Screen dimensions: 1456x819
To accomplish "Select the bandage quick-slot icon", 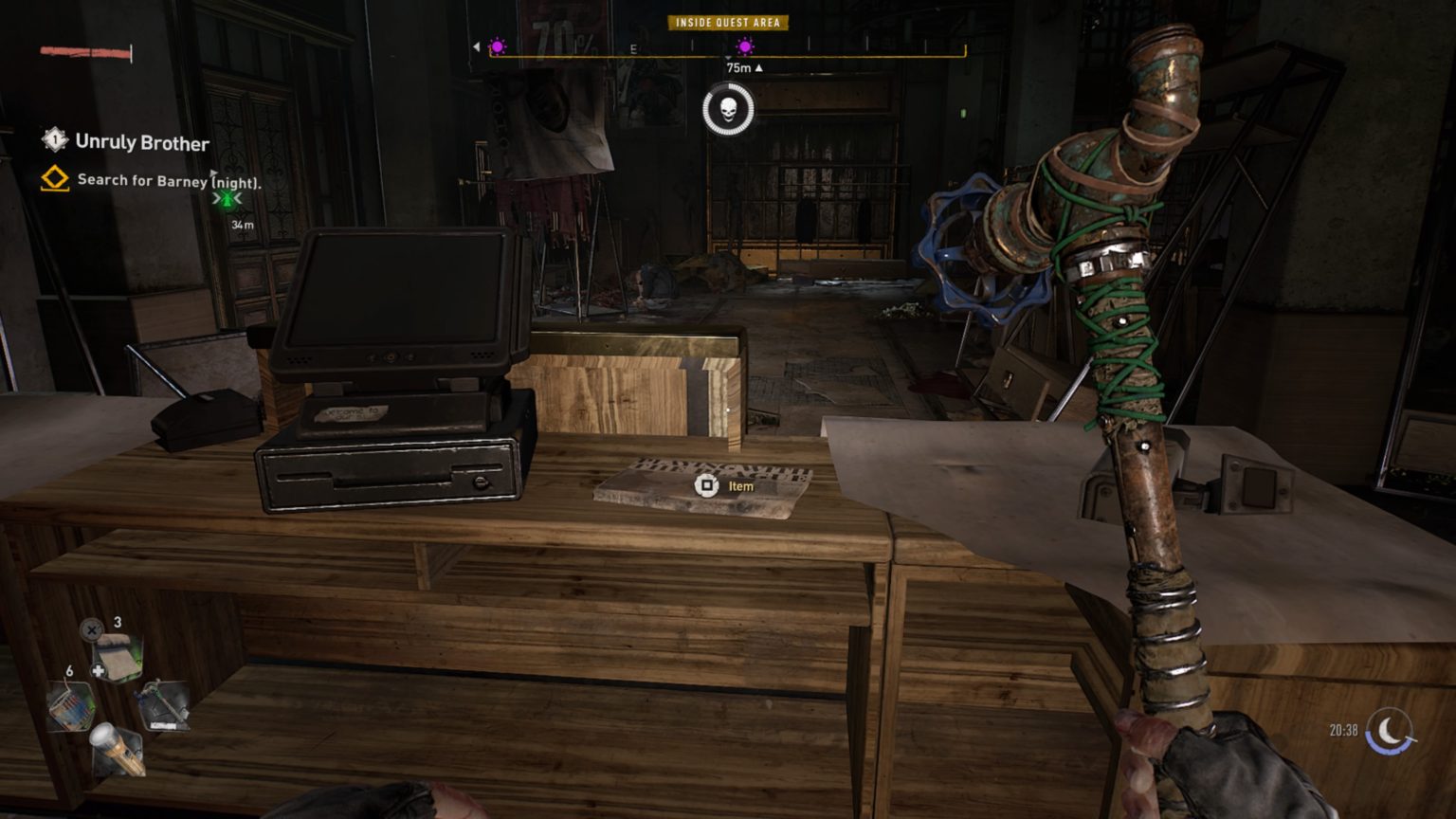I will point(117,654).
